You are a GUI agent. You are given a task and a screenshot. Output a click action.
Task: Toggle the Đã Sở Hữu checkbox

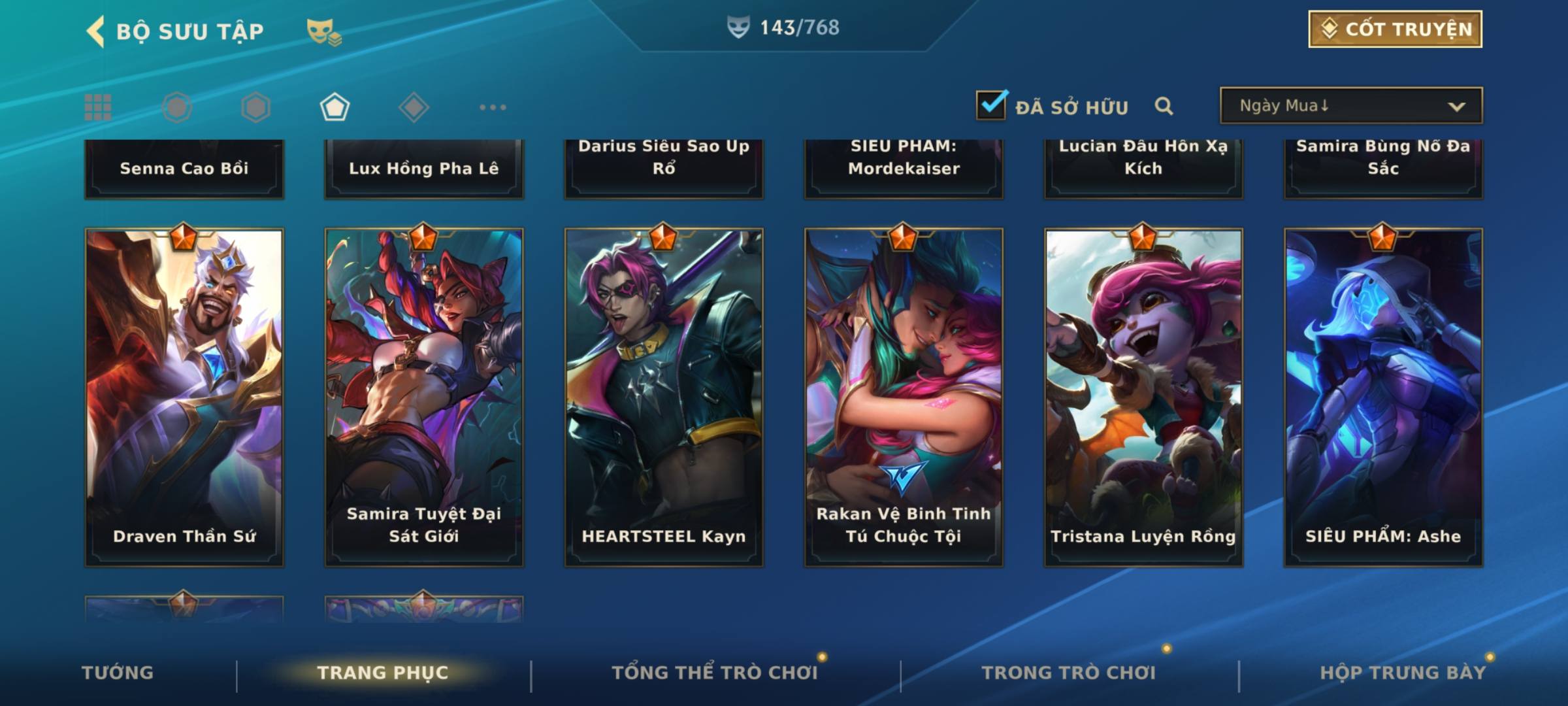pos(991,105)
